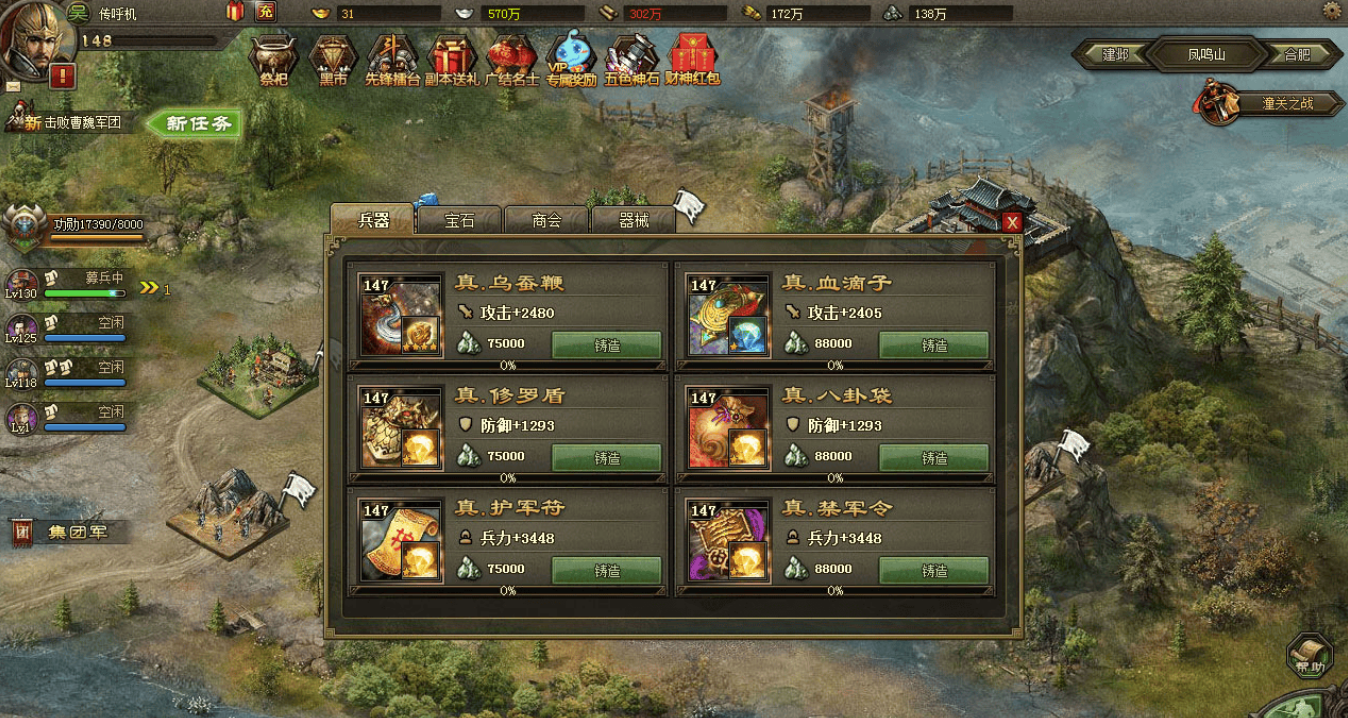Open the 黑市 black market
Viewport: 1348px width, 718px height.
point(333,60)
